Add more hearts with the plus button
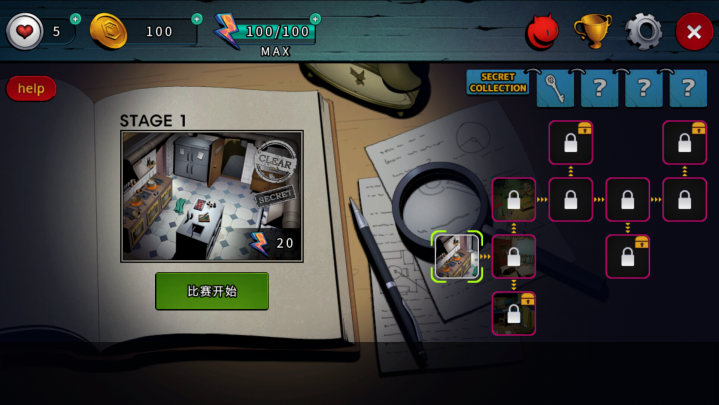The image size is (719, 405). coord(76,19)
